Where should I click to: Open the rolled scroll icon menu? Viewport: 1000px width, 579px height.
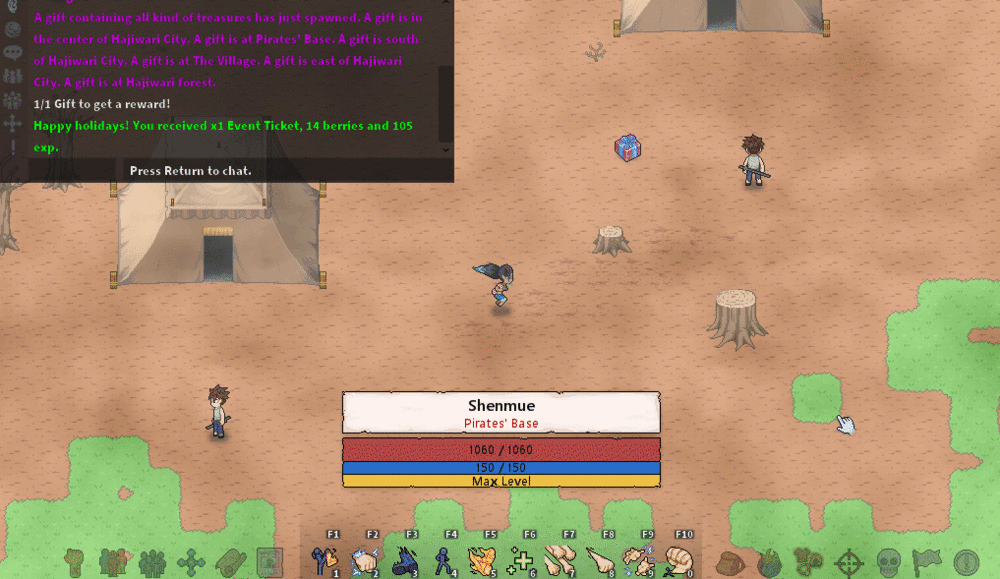coord(230,562)
